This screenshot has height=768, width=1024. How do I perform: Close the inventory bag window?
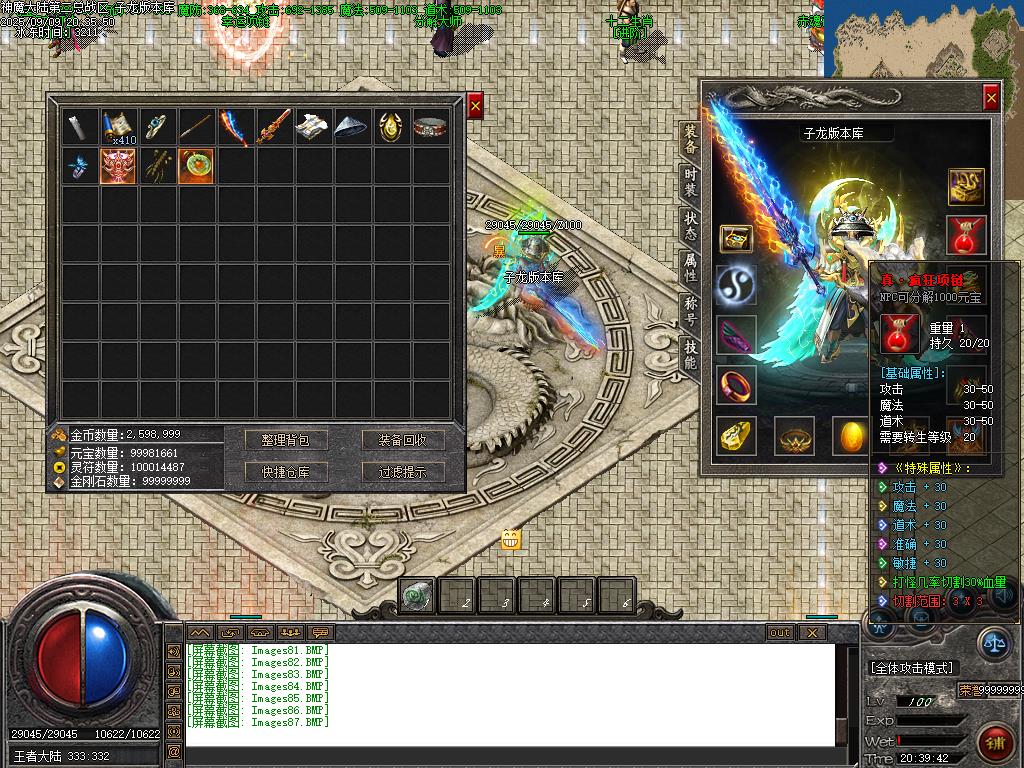tap(475, 105)
